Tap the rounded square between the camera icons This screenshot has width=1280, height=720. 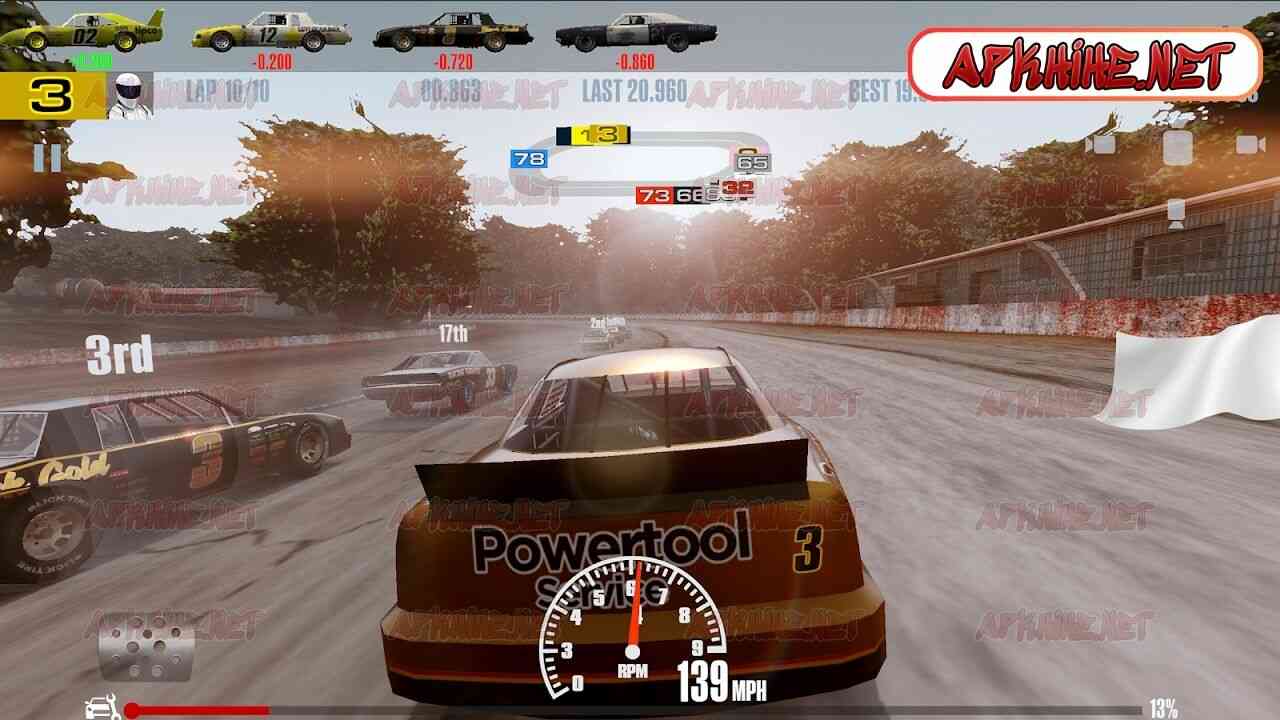pyautogui.click(x=1178, y=147)
